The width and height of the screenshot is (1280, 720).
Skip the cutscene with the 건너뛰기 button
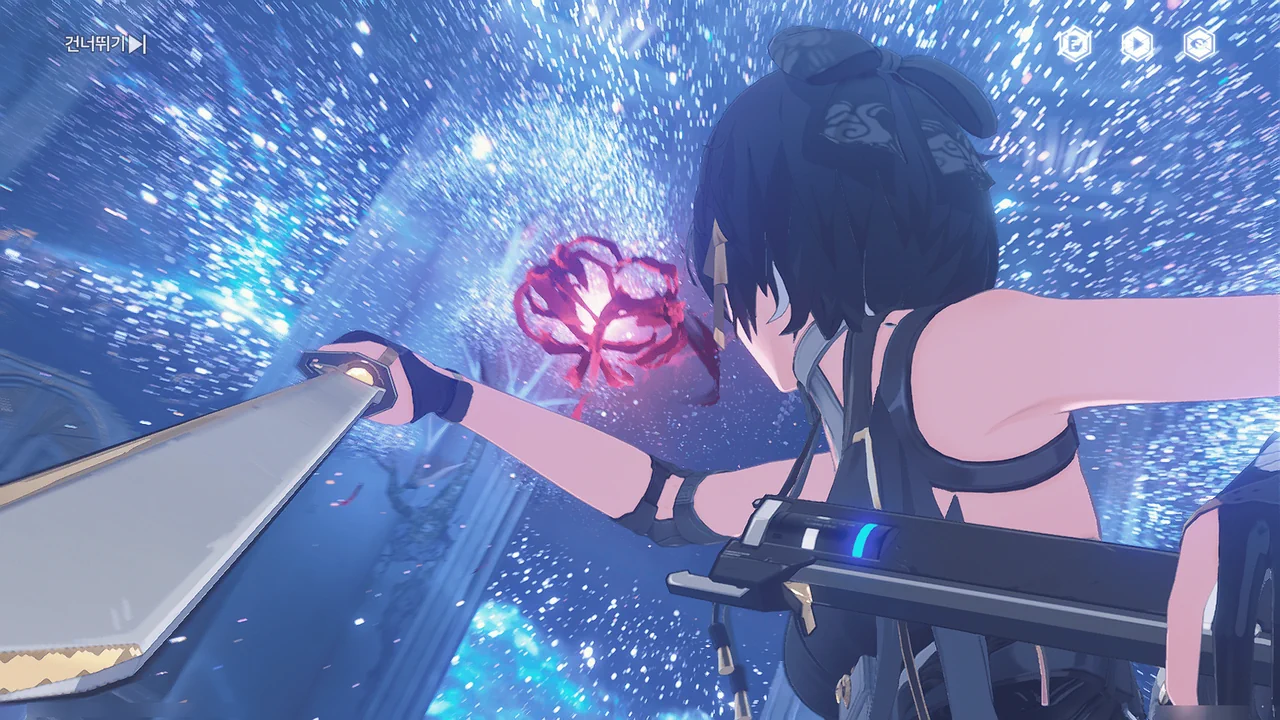click(x=105, y=44)
